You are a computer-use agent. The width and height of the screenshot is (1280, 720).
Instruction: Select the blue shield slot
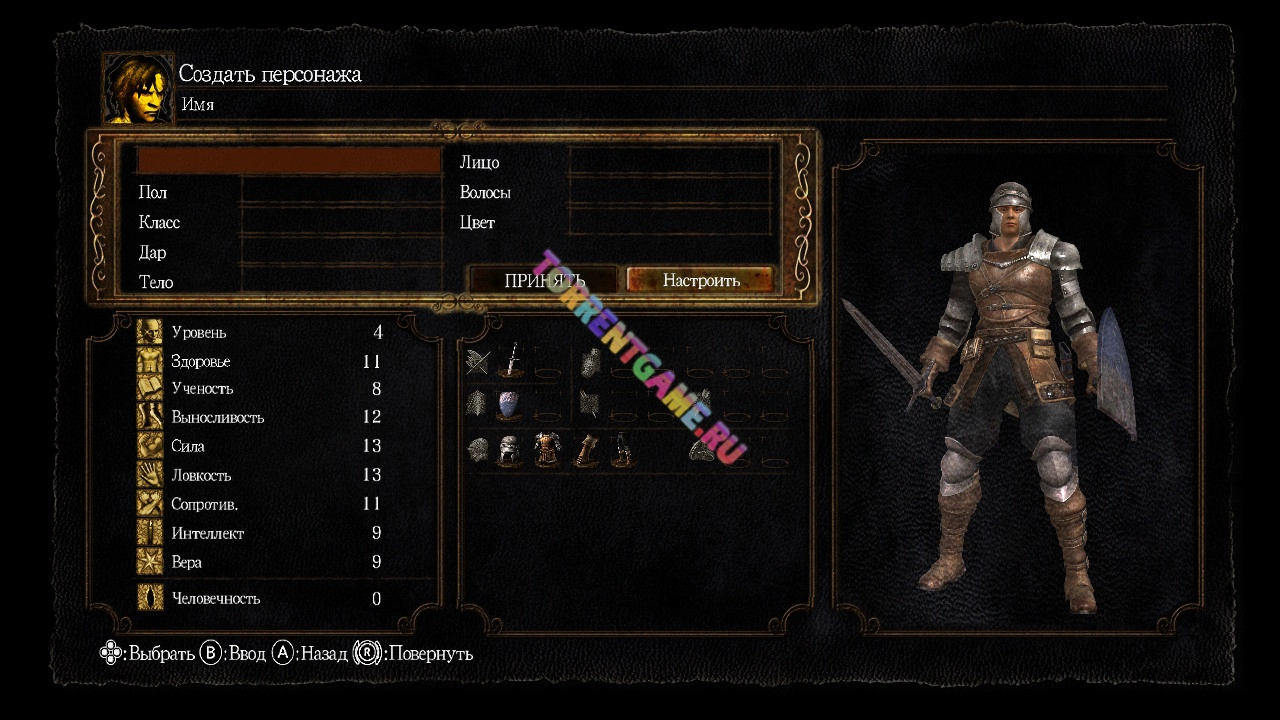[510, 405]
